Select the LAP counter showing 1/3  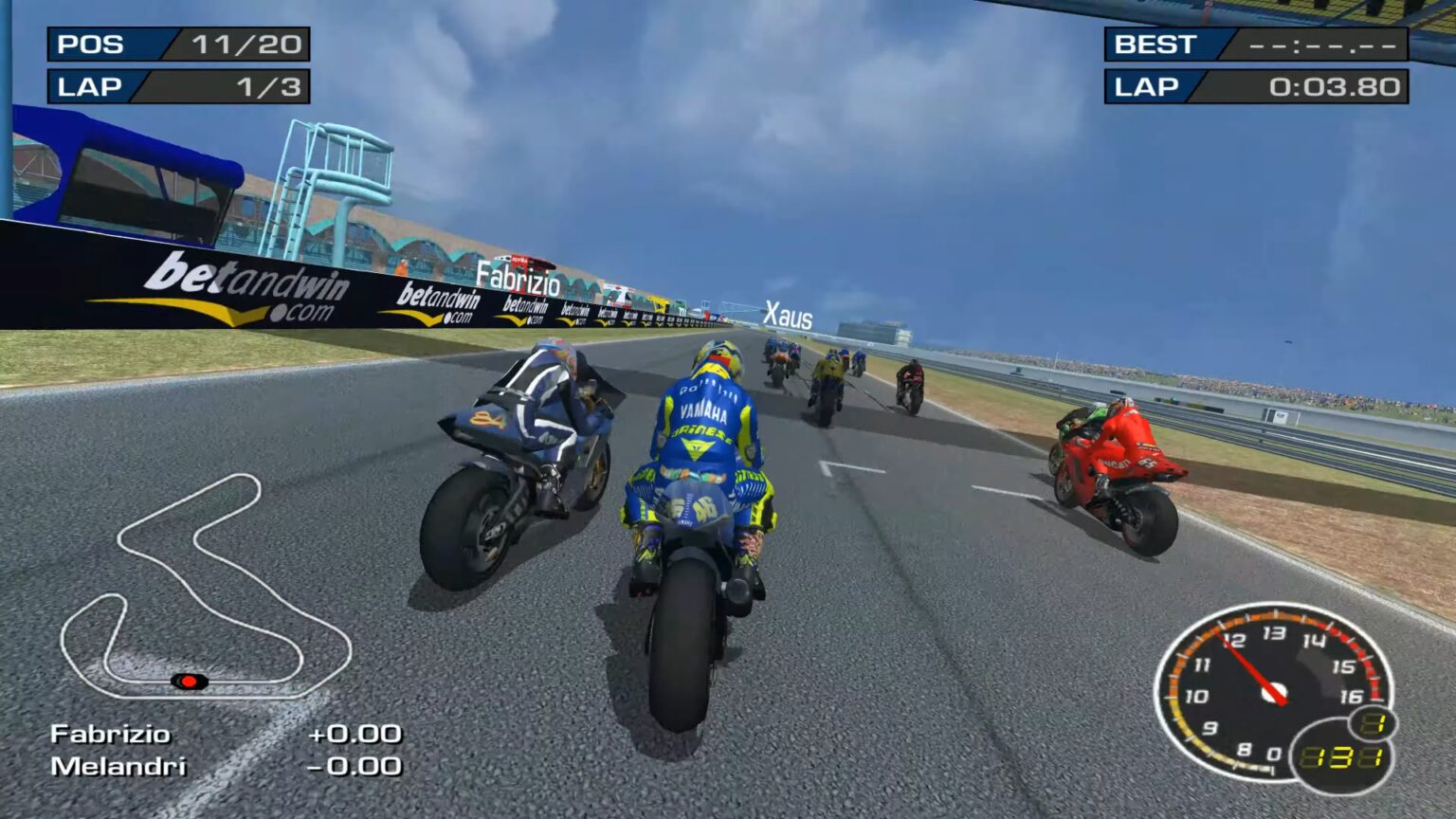[175, 87]
